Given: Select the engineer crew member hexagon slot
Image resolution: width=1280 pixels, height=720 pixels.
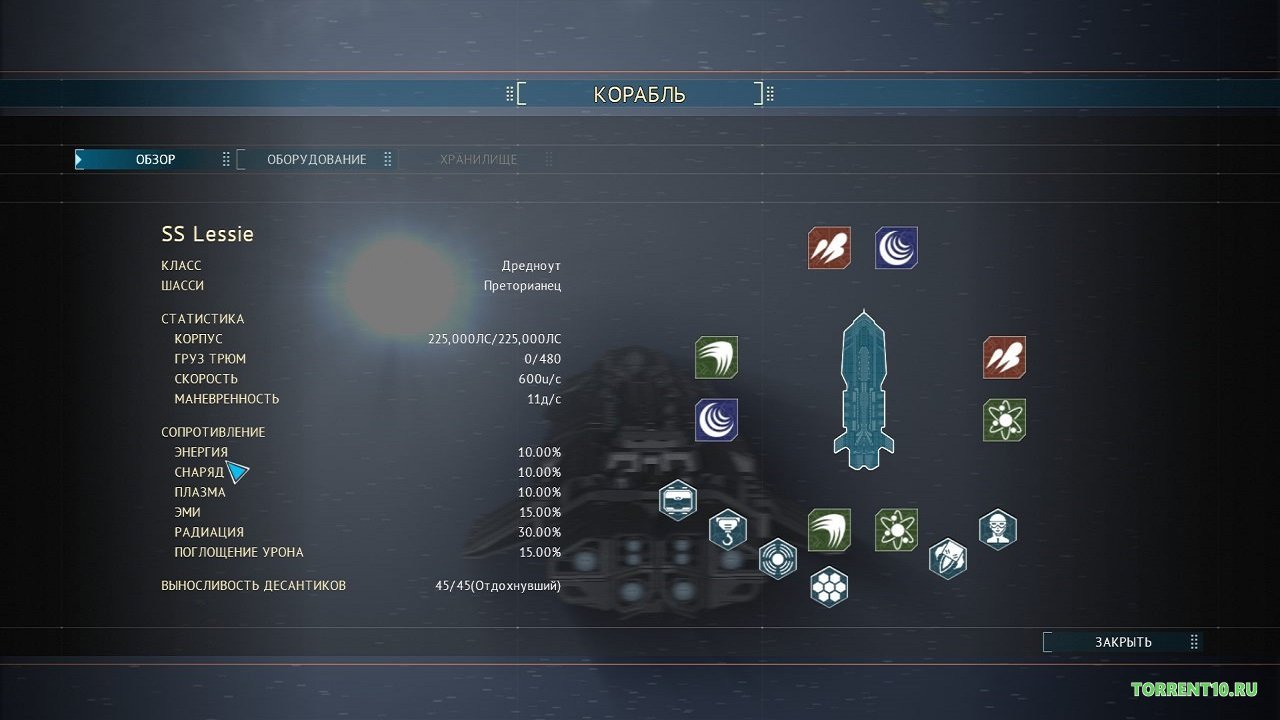Looking at the screenshot, I should (x=997, y=530).
